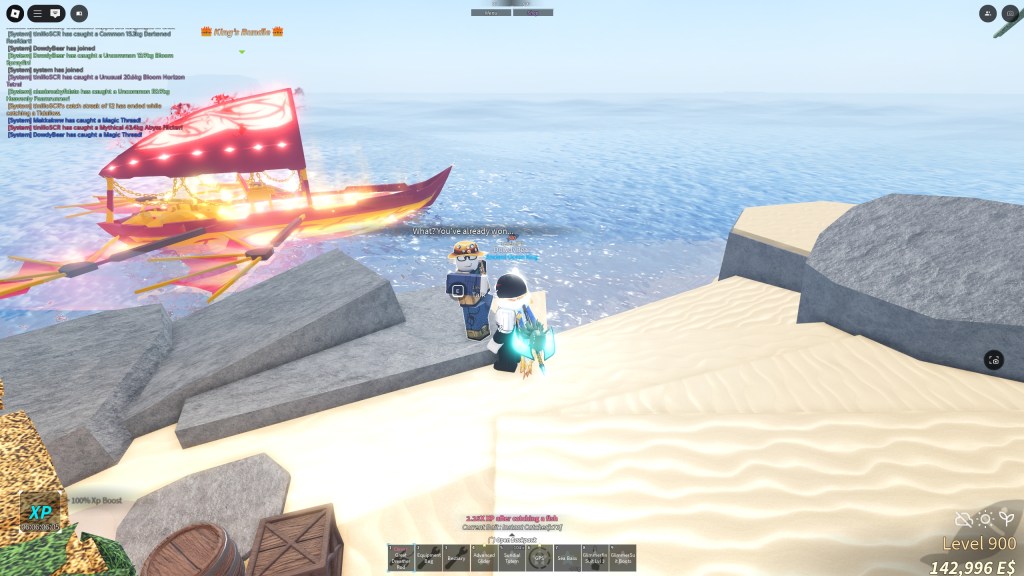Select the Great Dreamer Rod hotbar slot
Screen dimensions: 1024x576
point(400,557)
